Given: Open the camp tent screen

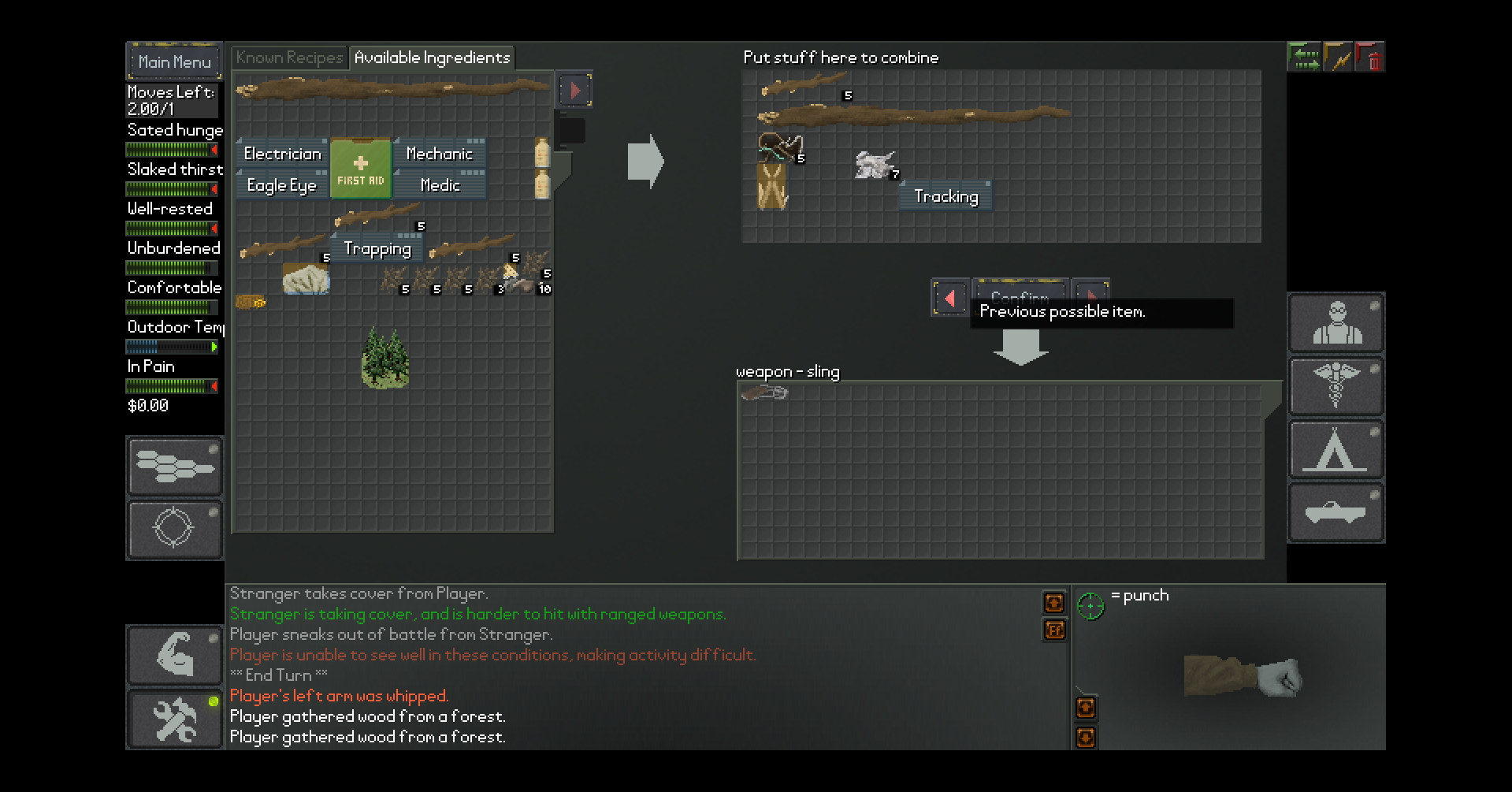Looking at the screenshot, I should tap(1336, 450).
